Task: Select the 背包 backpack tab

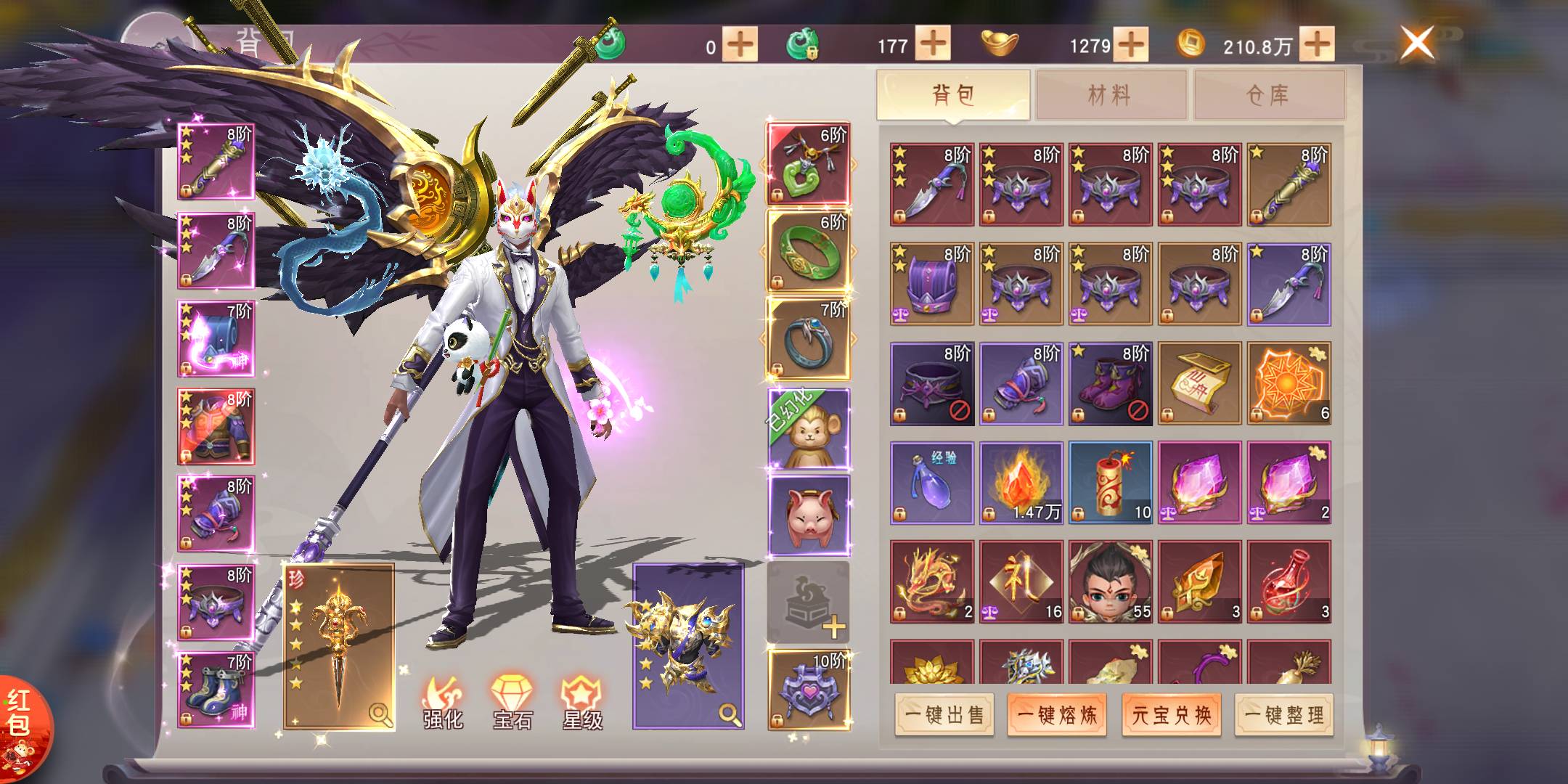Action: click(x=952, y=95)
